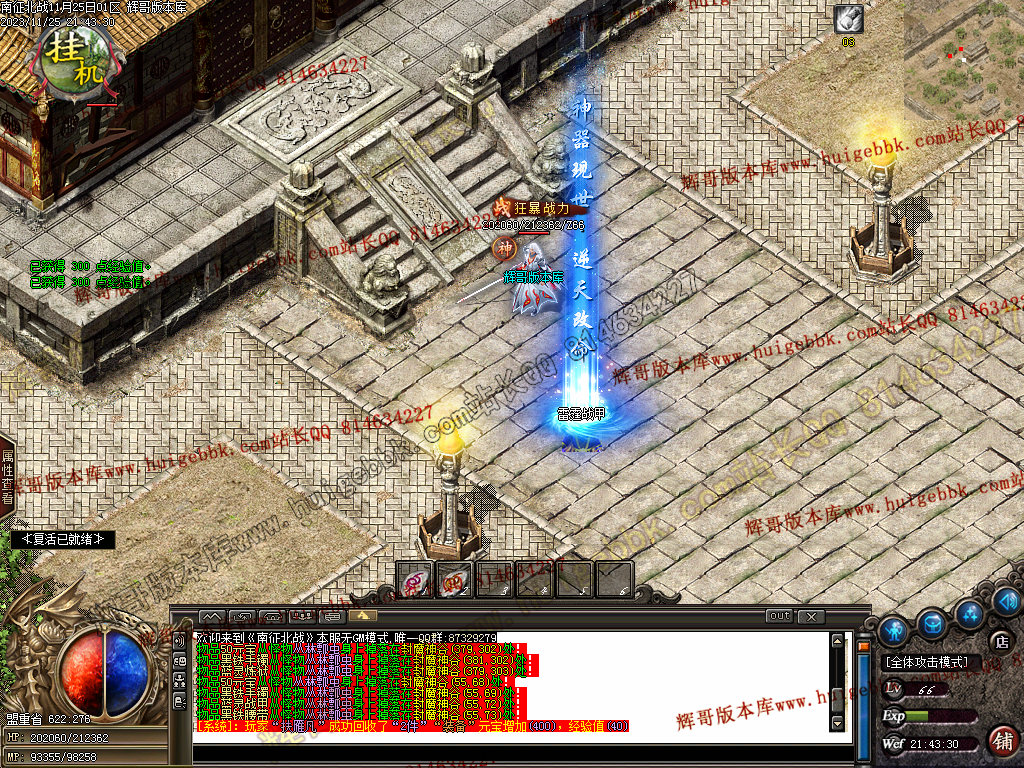This screenshot has height=768, width=1024.
Task: Select the highlighted yellow chat channel tab
Action: coord(361,616)
